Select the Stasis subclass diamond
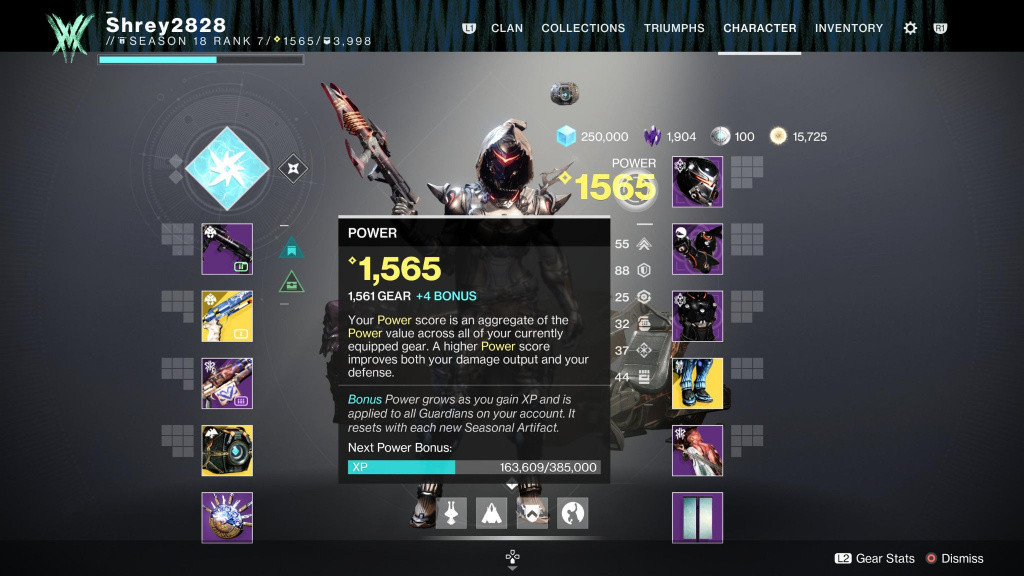The height and width of the screenshot is (576, 1024). [225, 168]
